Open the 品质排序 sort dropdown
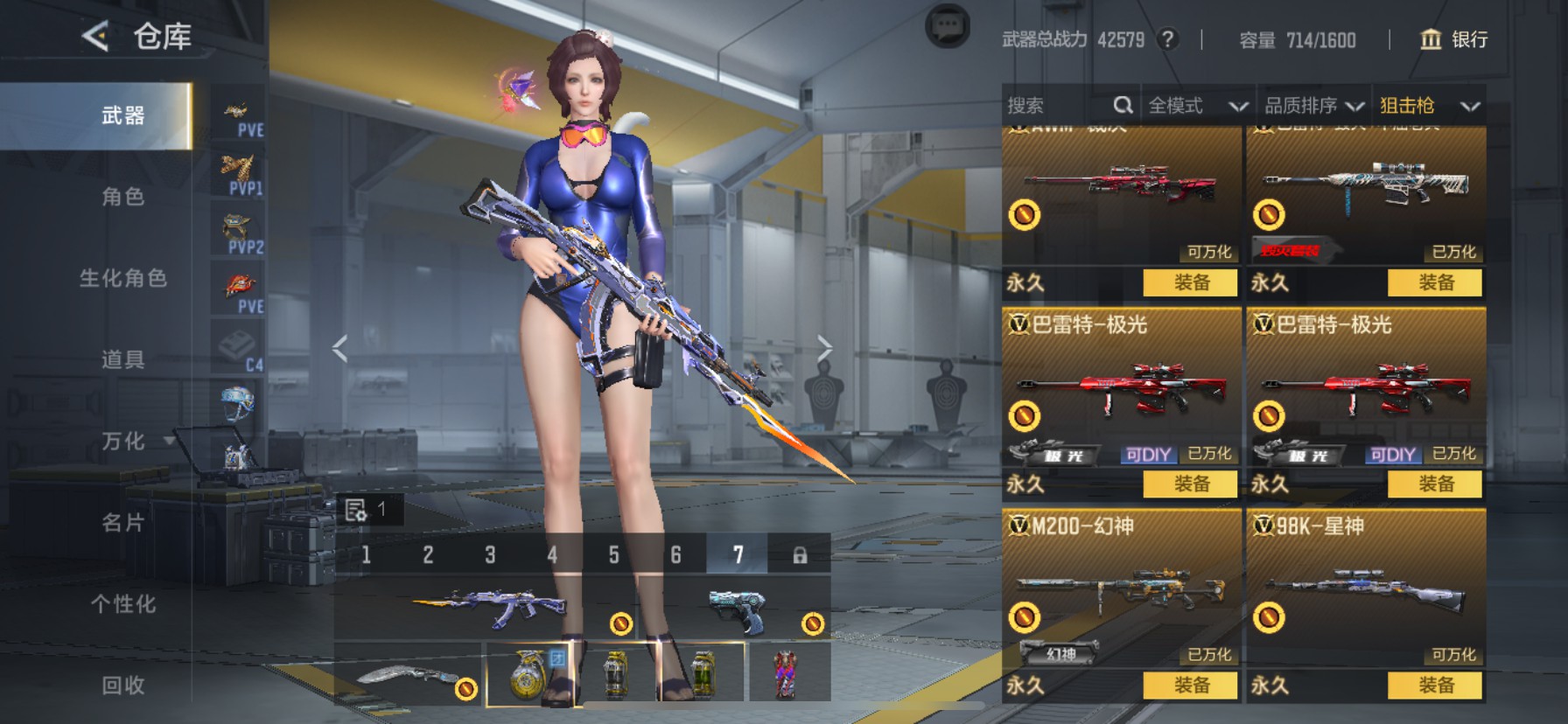Image resolution: width=1568 pixels, height=724 pixels. [x=1313, y=106]
